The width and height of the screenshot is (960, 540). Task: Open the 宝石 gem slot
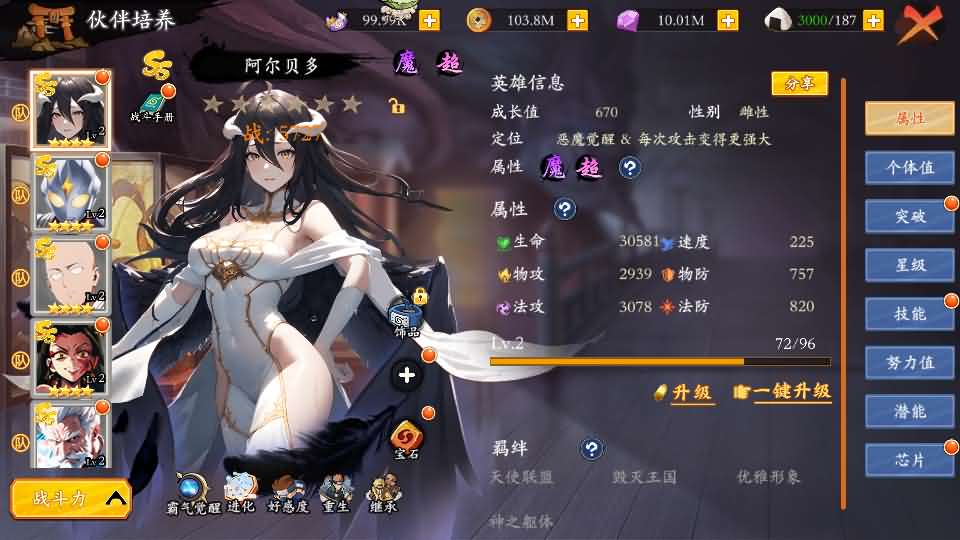point(407,438)
